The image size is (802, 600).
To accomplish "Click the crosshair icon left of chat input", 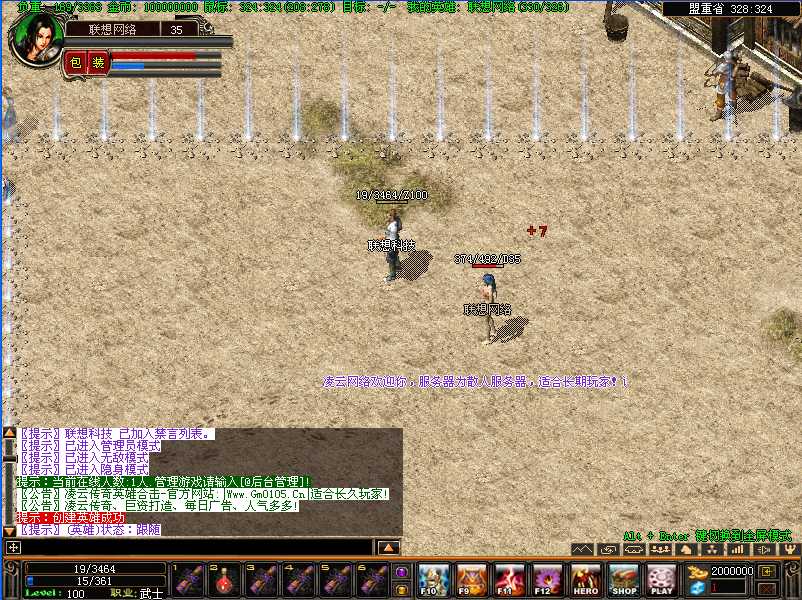I will tap(12, 547).
